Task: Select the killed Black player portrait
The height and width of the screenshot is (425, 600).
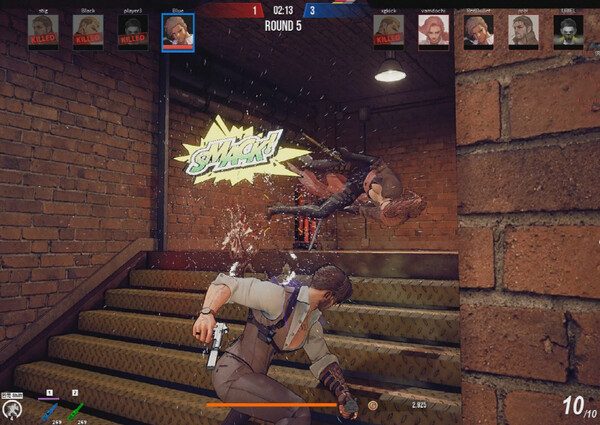Action: [x=88, y=32]
